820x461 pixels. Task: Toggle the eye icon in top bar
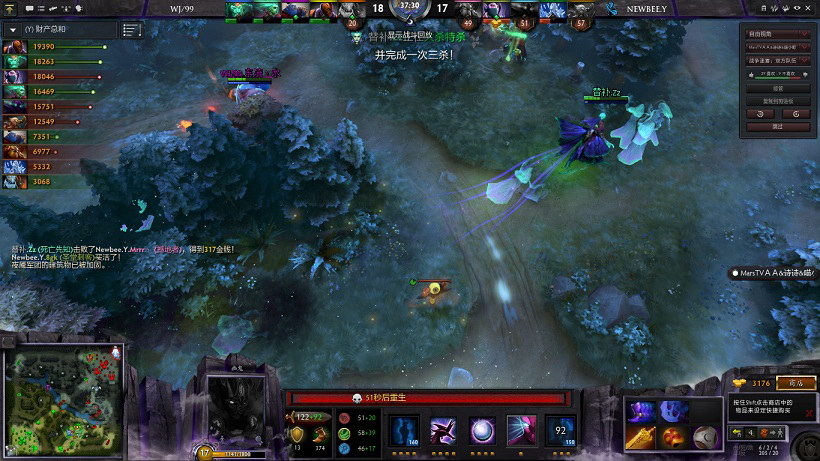[x=797, y=9]
